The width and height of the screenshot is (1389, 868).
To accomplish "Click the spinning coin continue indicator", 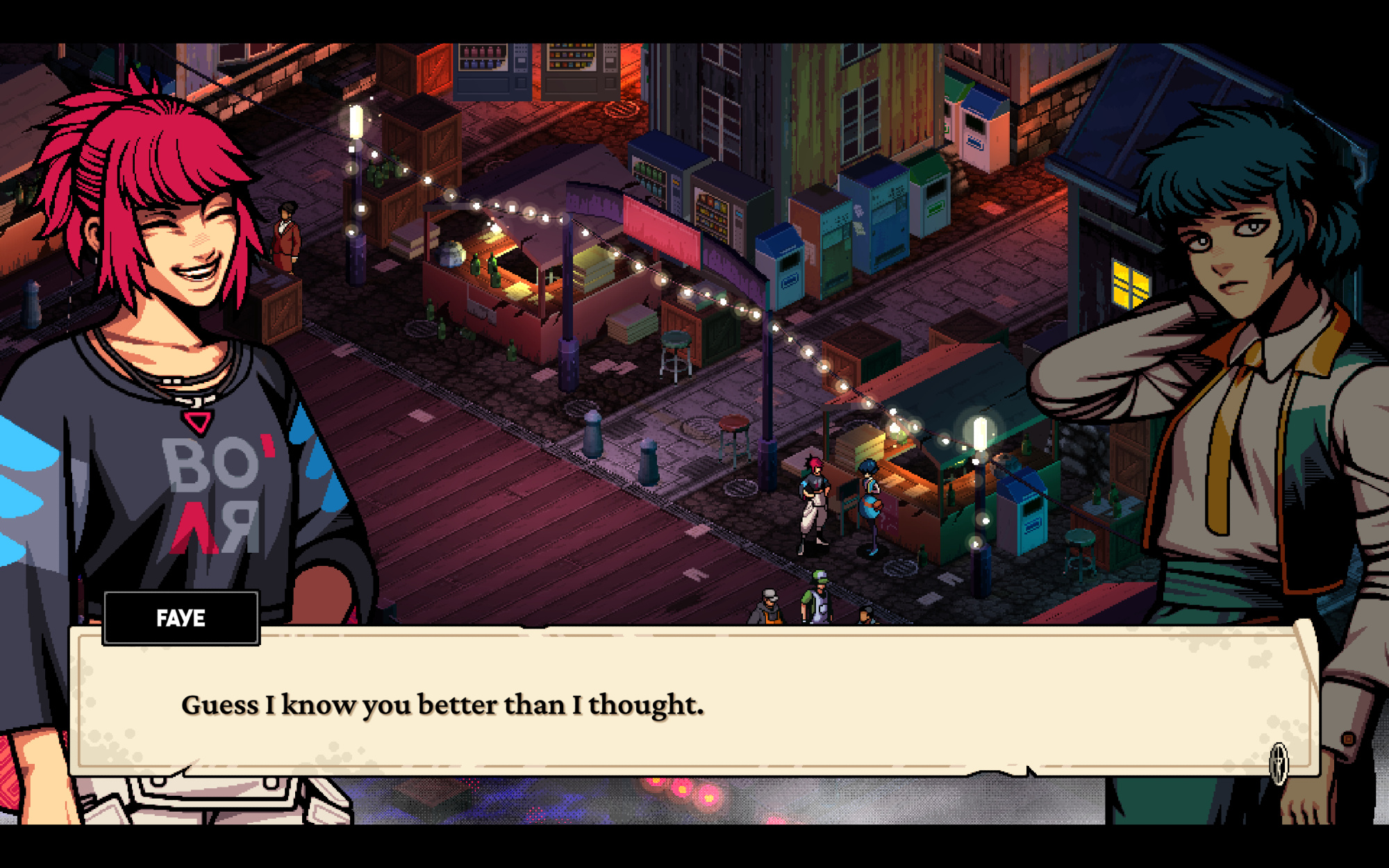I will 1279,762.
